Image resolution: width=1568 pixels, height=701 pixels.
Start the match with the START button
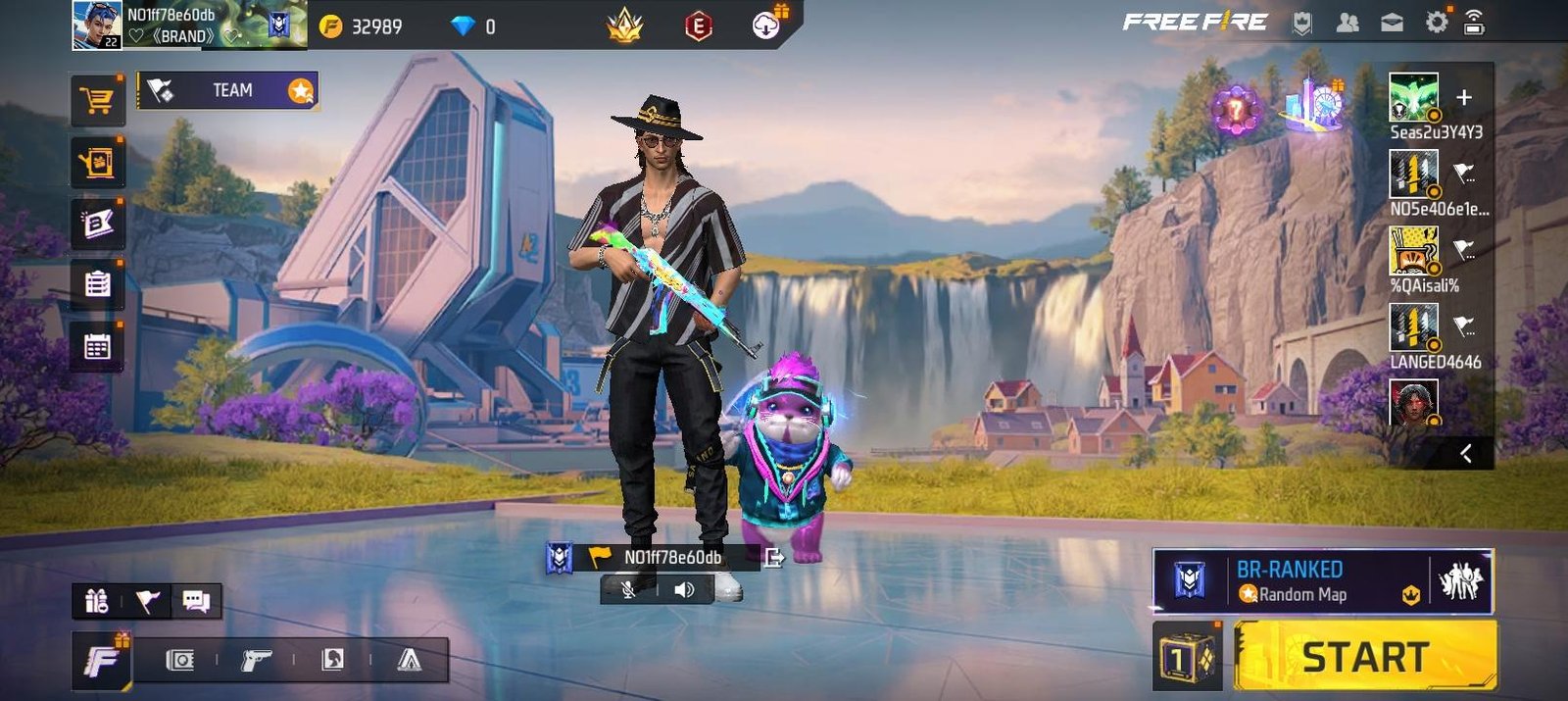click(x=1364, y=656)
